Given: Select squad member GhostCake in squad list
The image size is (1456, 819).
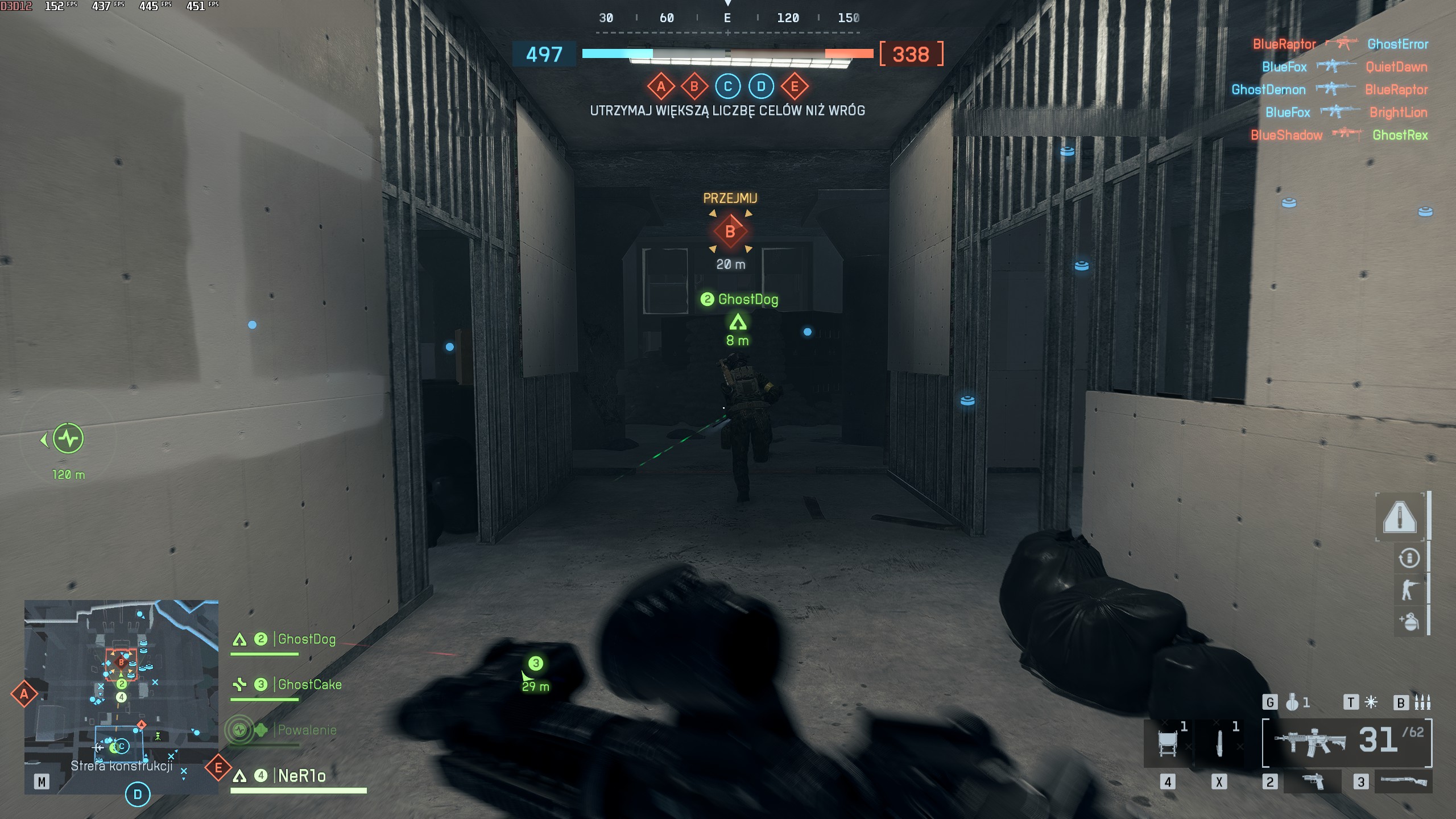Looking at the screenshot, I should [309, 685].
